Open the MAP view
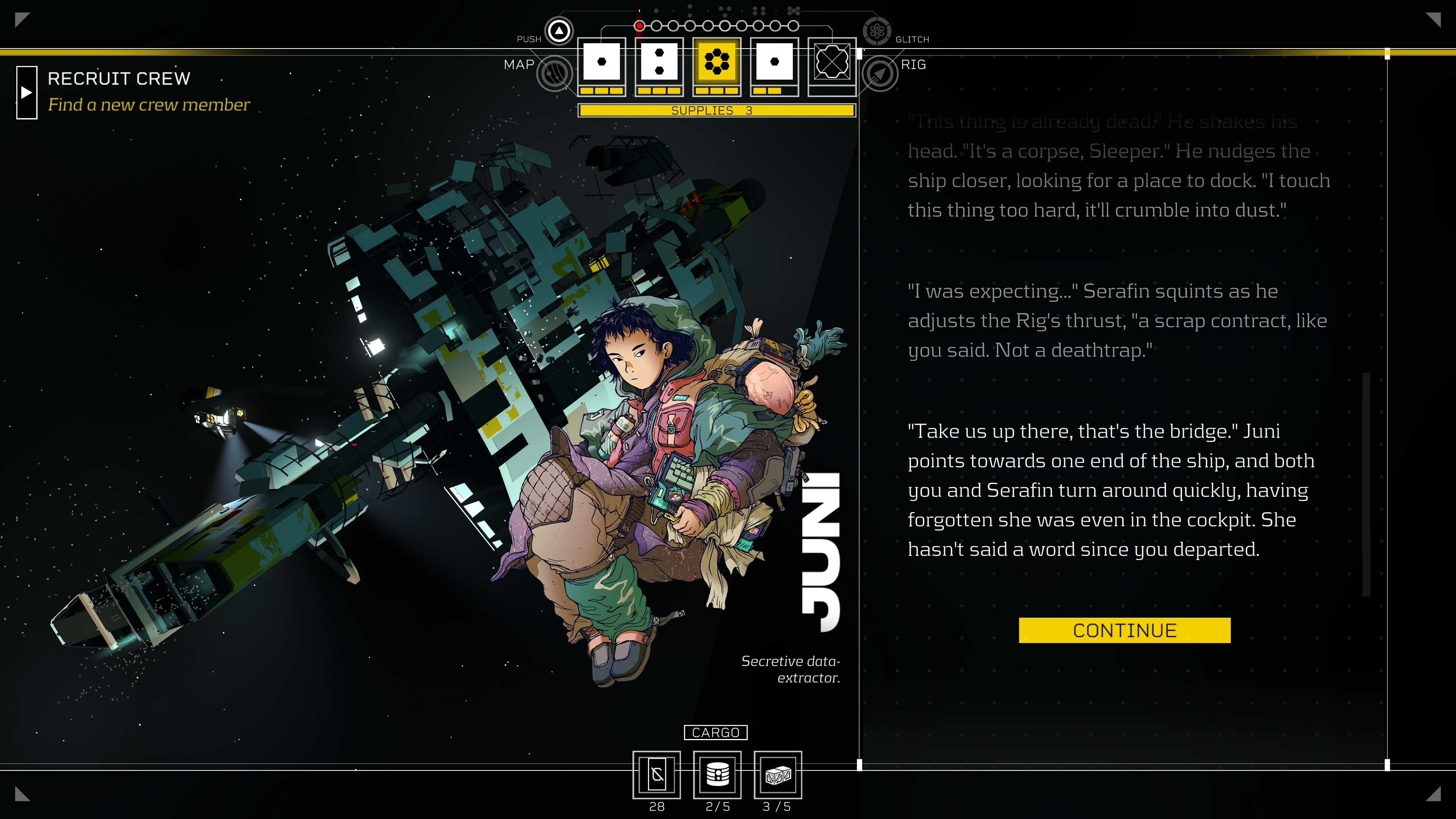The width and height of the screenshot is (1456, 819). (554, 73)
